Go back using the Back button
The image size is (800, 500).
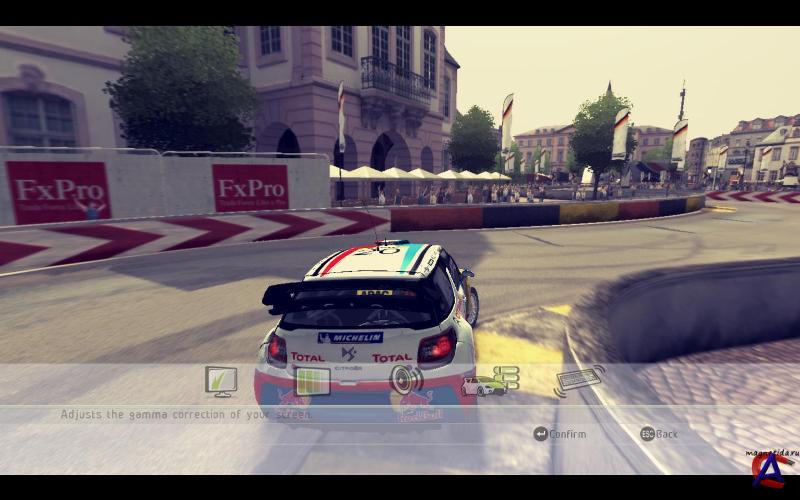[x=660, y=434]
